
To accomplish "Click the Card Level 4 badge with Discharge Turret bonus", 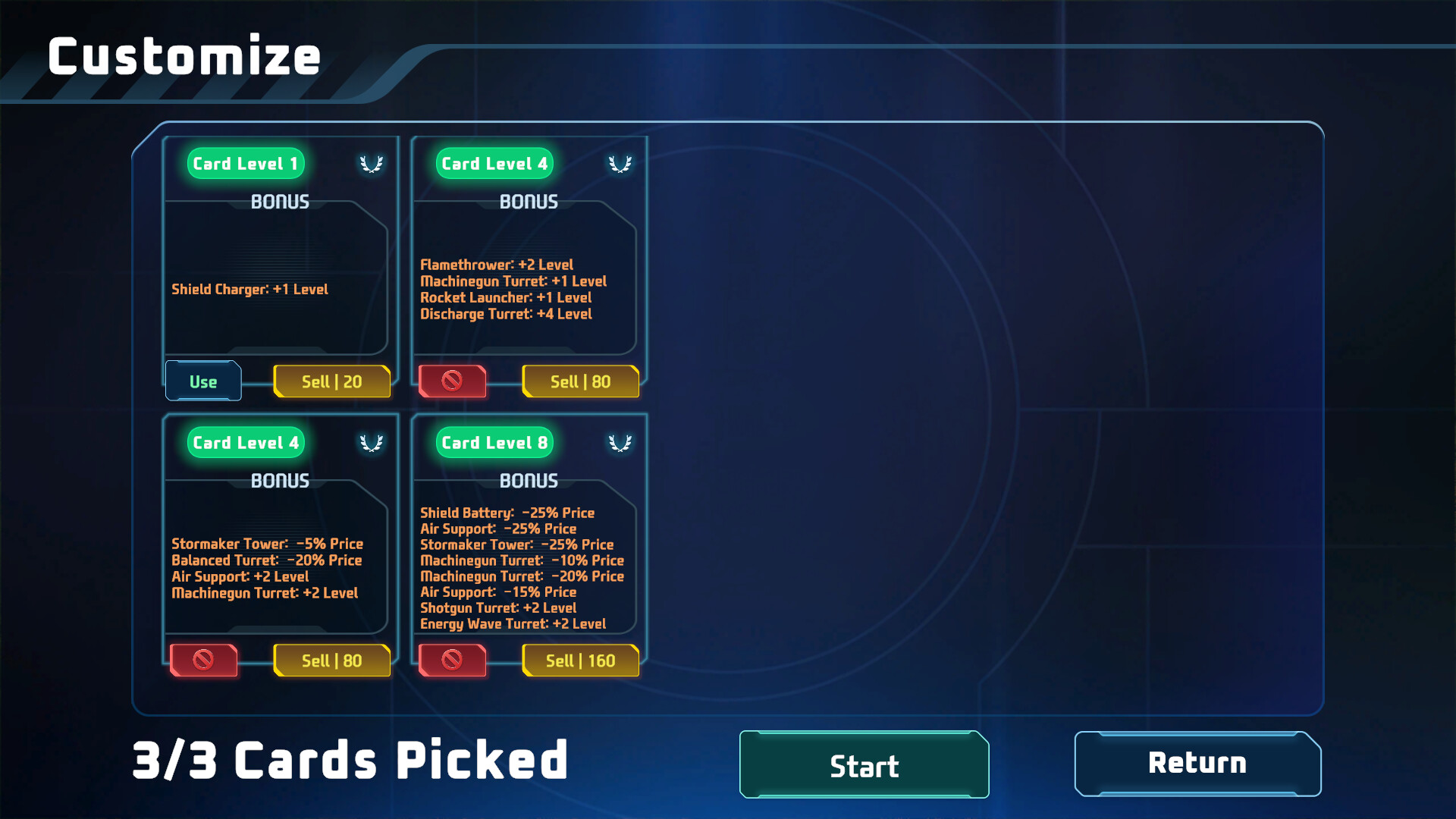I will (493, 163).
